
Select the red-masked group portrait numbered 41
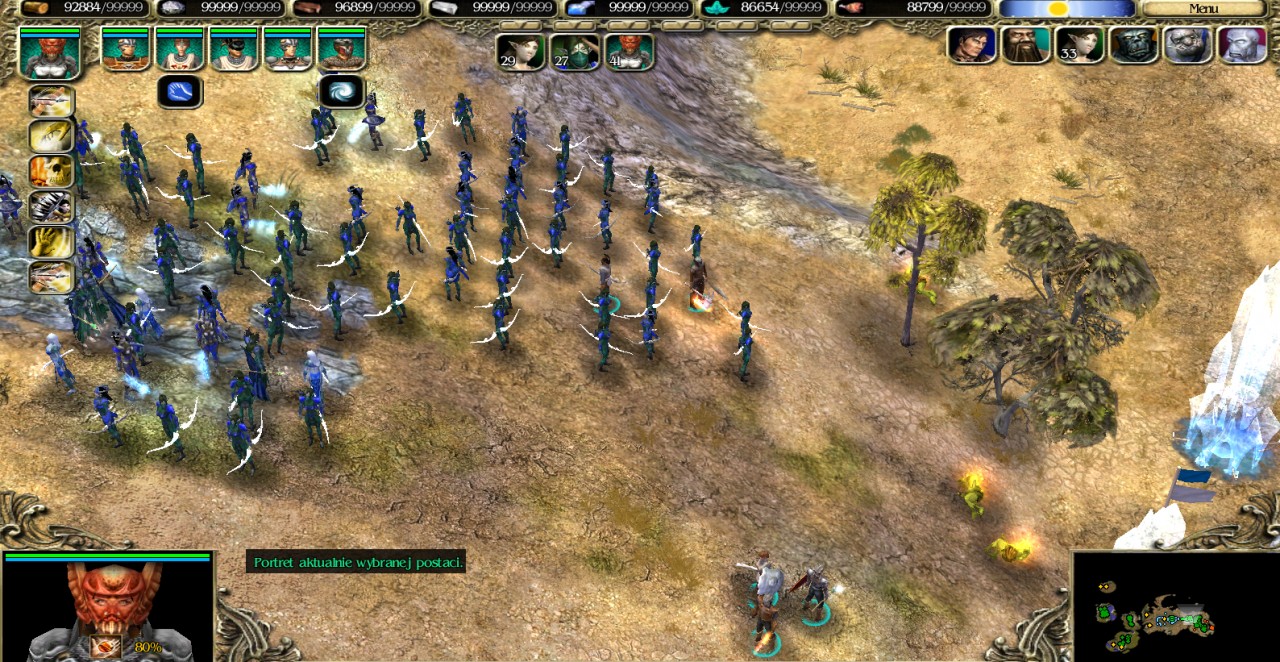tap(629, 52)
